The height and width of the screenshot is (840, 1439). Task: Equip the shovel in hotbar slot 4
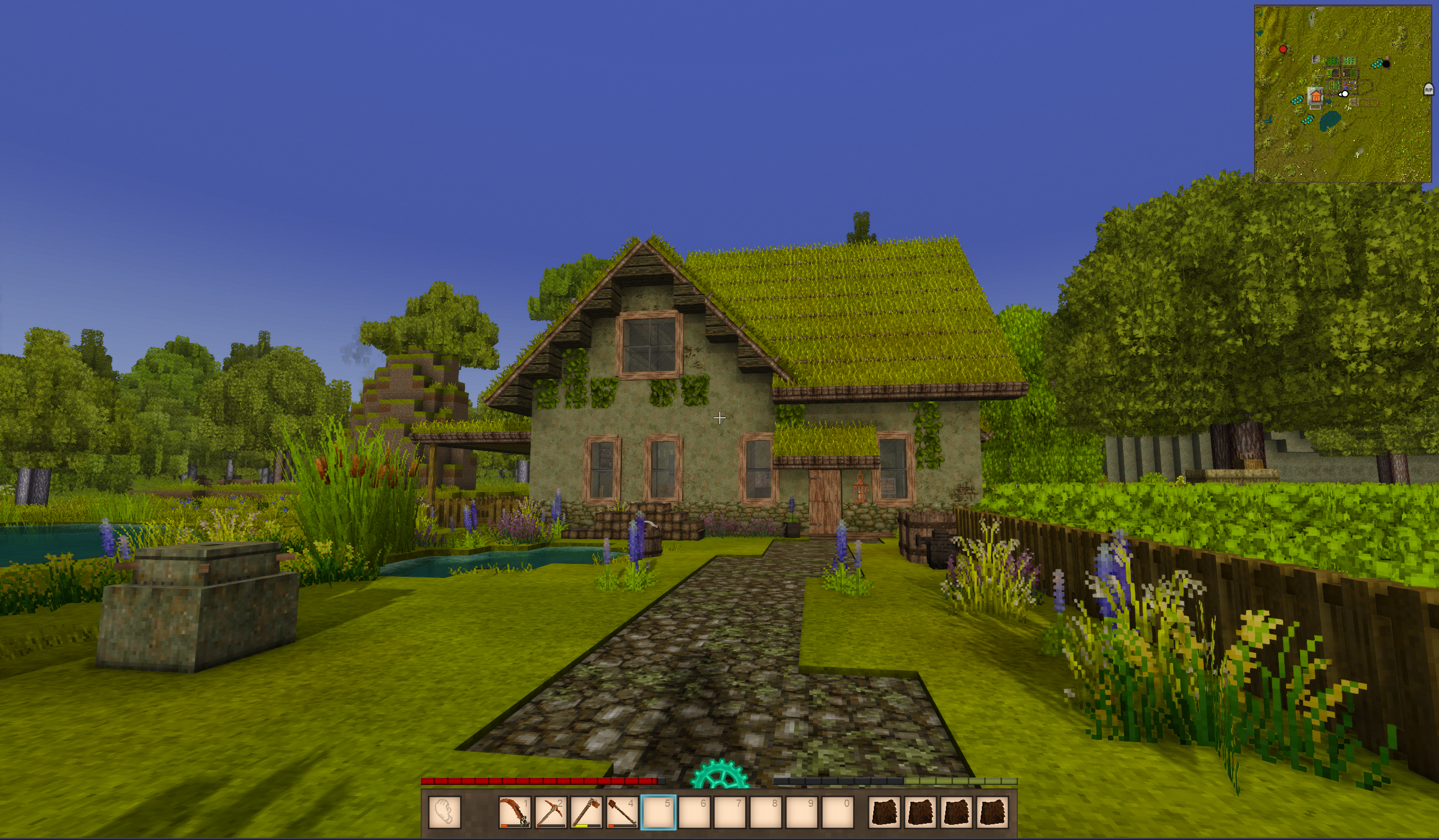(x=622, y=811)
